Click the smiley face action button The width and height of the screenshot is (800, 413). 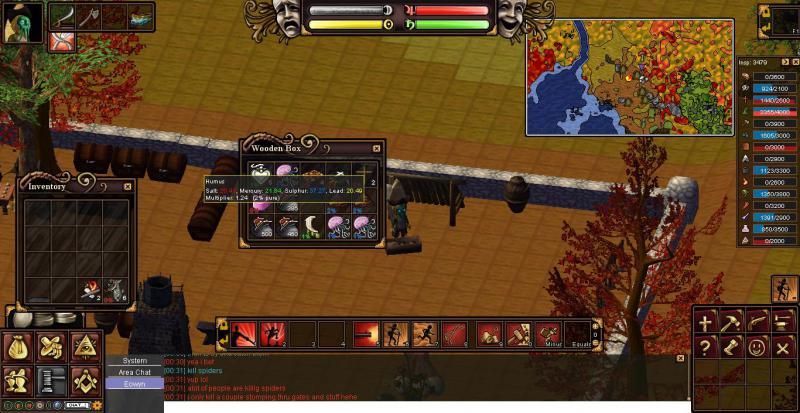click(x=756, y=347)
